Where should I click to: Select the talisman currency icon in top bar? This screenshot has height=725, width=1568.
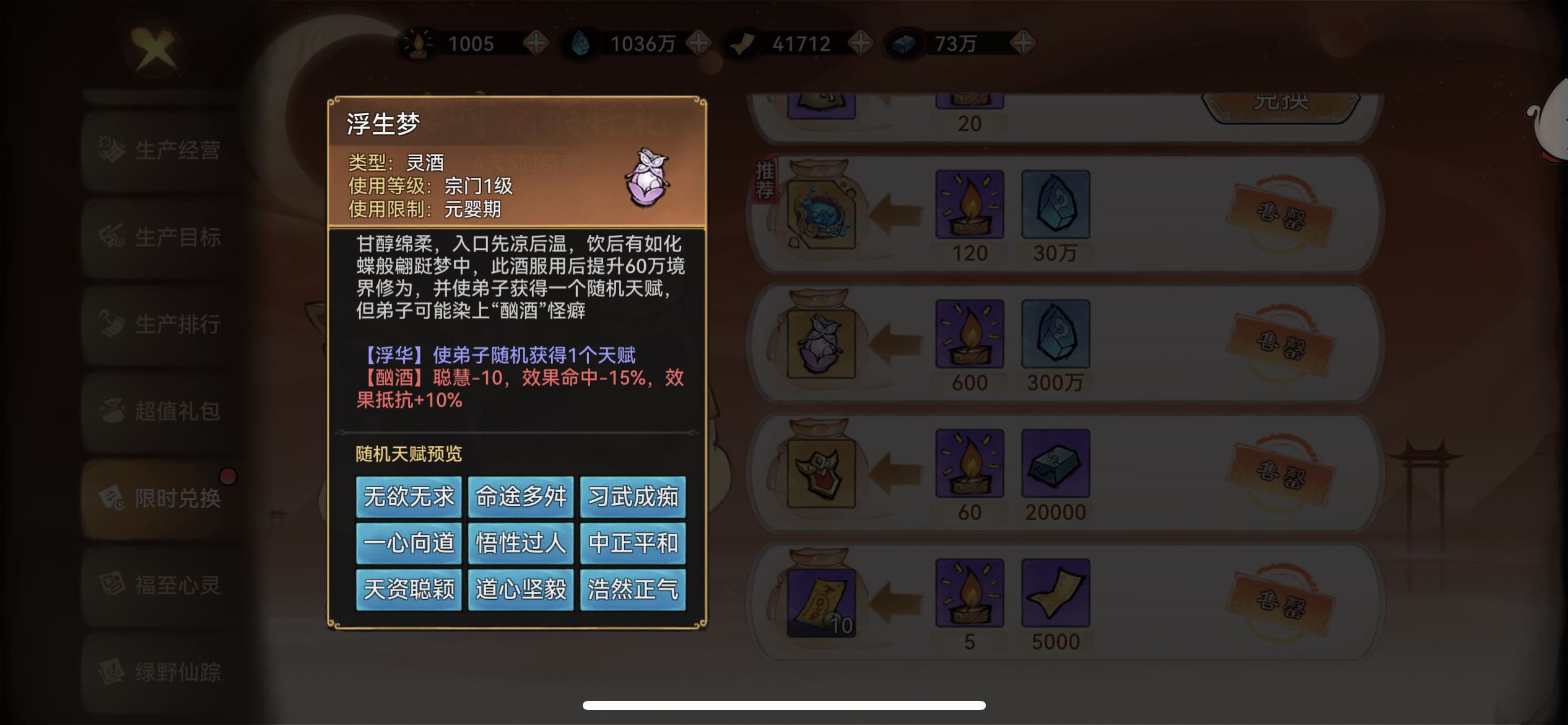pyautogui.click(x=744, y=43)
